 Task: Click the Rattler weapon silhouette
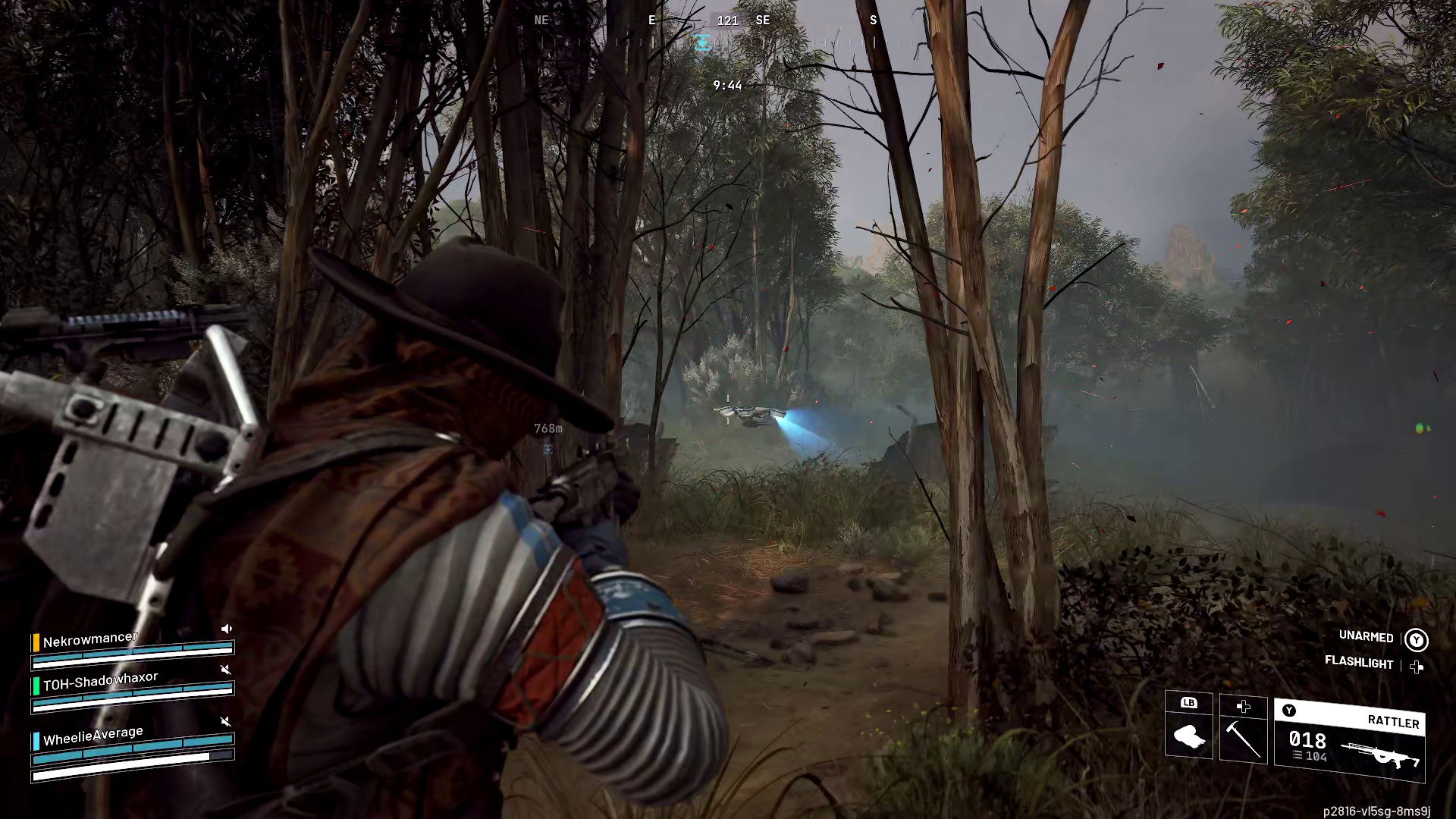pos(1379,752)
